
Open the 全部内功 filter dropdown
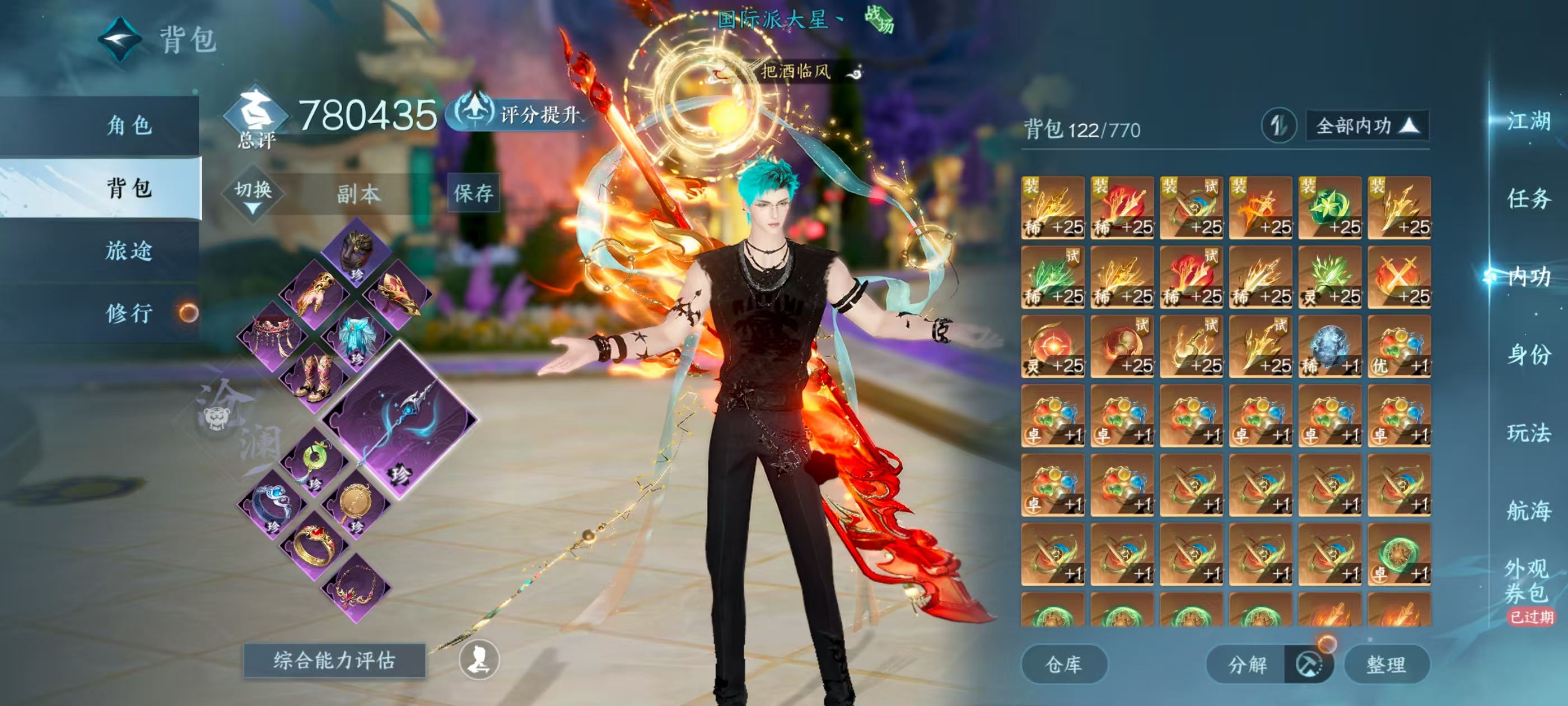point(1366,126)
